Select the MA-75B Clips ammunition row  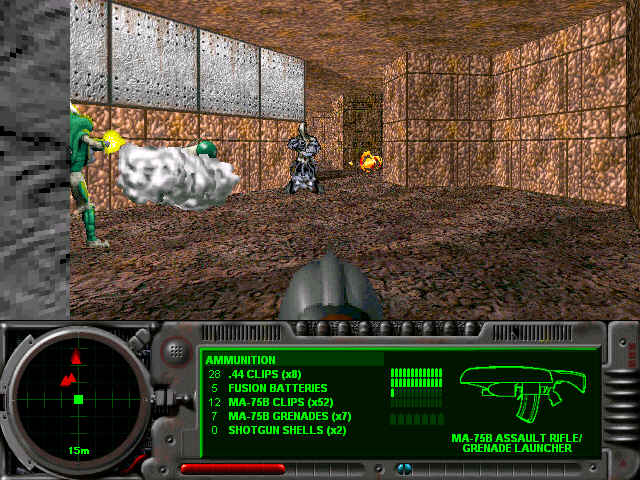pos(280,402)
